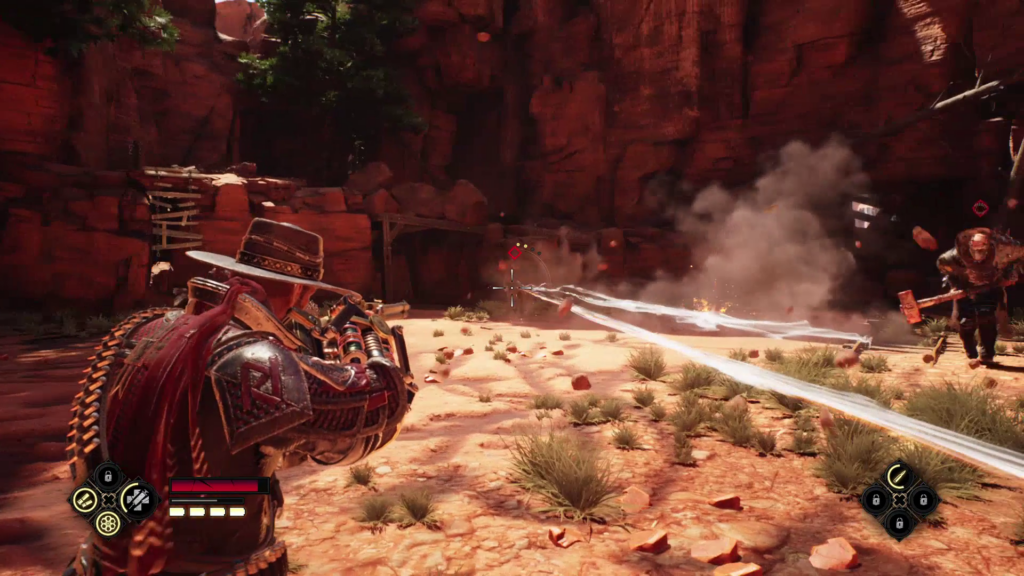Screen dimensions: 1024x576
Task: Click the locked slot above the revolver cylinder
Action: pyautogui.click(x=108, y=476)
